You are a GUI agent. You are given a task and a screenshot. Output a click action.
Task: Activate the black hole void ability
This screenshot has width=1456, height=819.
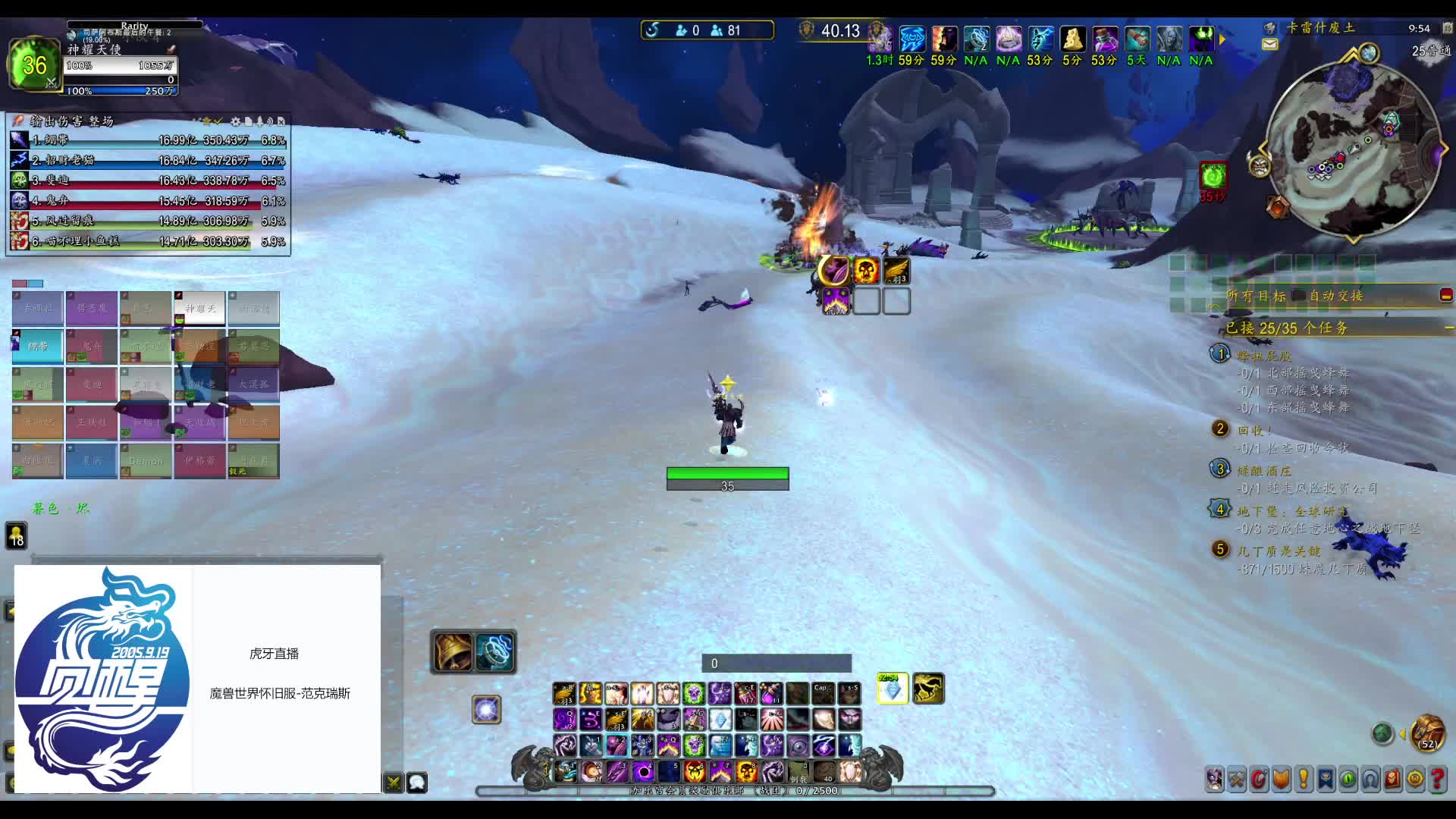tap(643, 771)
